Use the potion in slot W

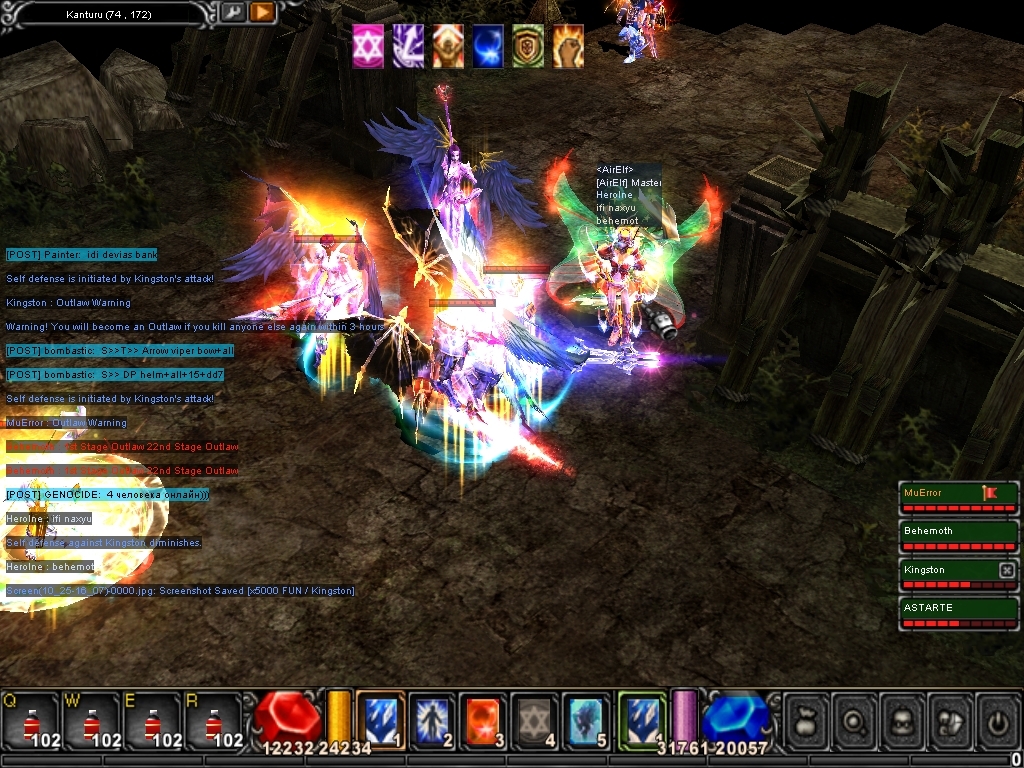pyautogui.click(x=92, y=720)
